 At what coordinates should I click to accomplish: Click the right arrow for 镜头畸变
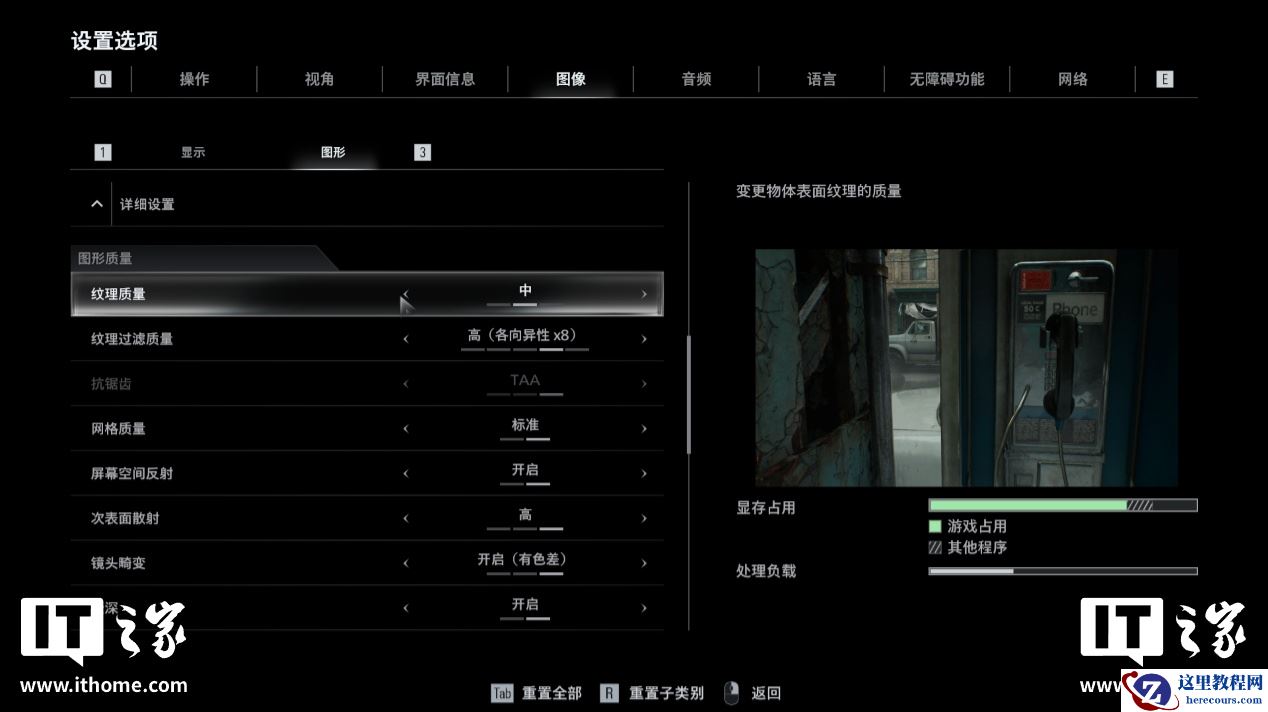(x=644, y=564)
